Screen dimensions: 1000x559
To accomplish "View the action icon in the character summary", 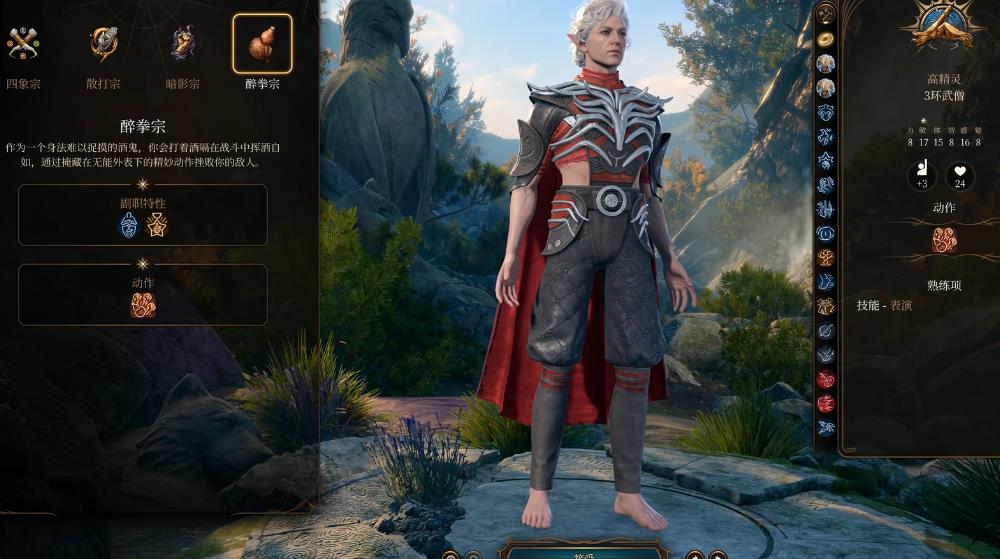I will tap(943, 240).
